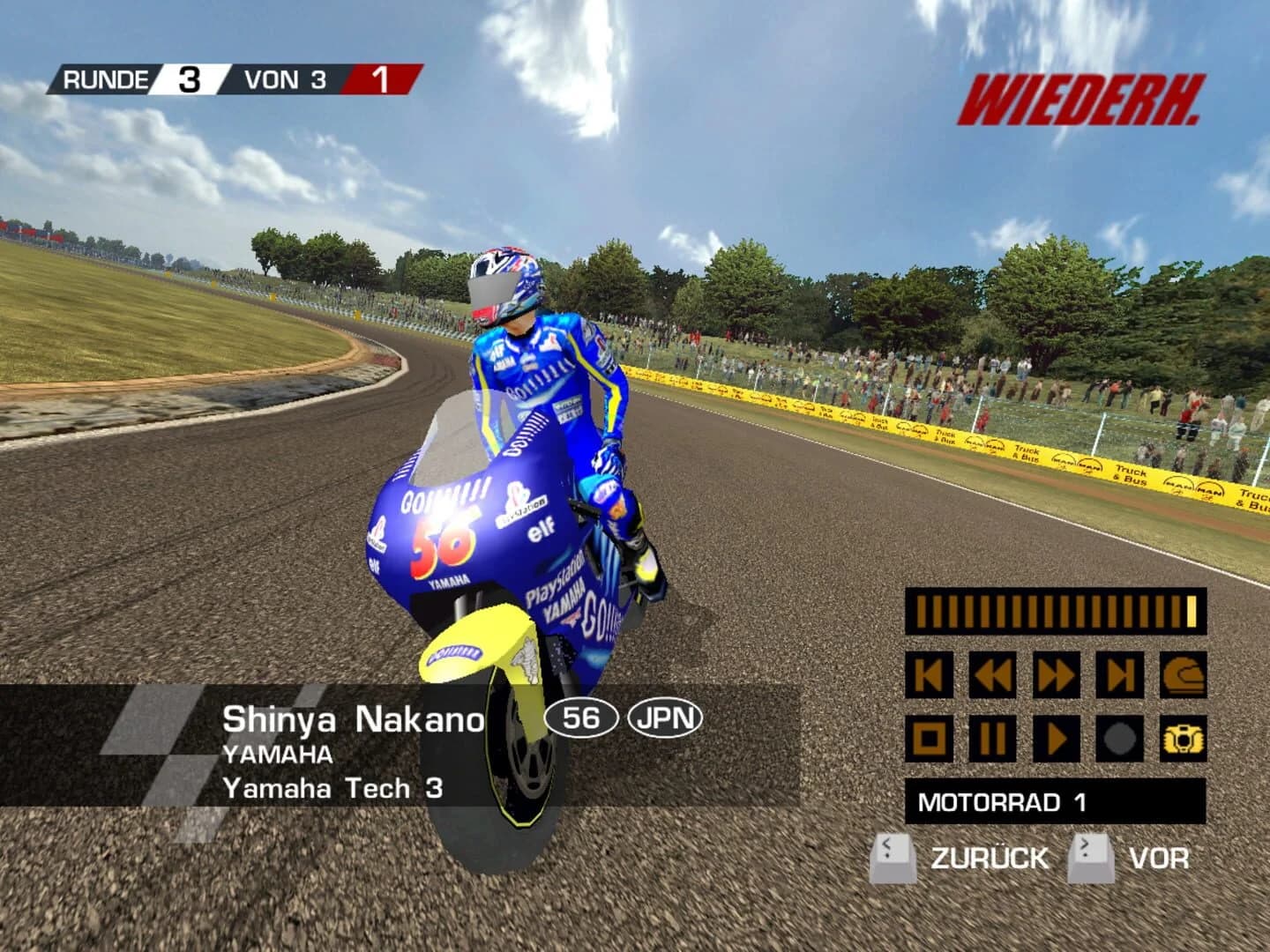This screenshot has height=952, width=1270.
Task: Click the rider number 56 badge
Action: click(x=582, y=718)
